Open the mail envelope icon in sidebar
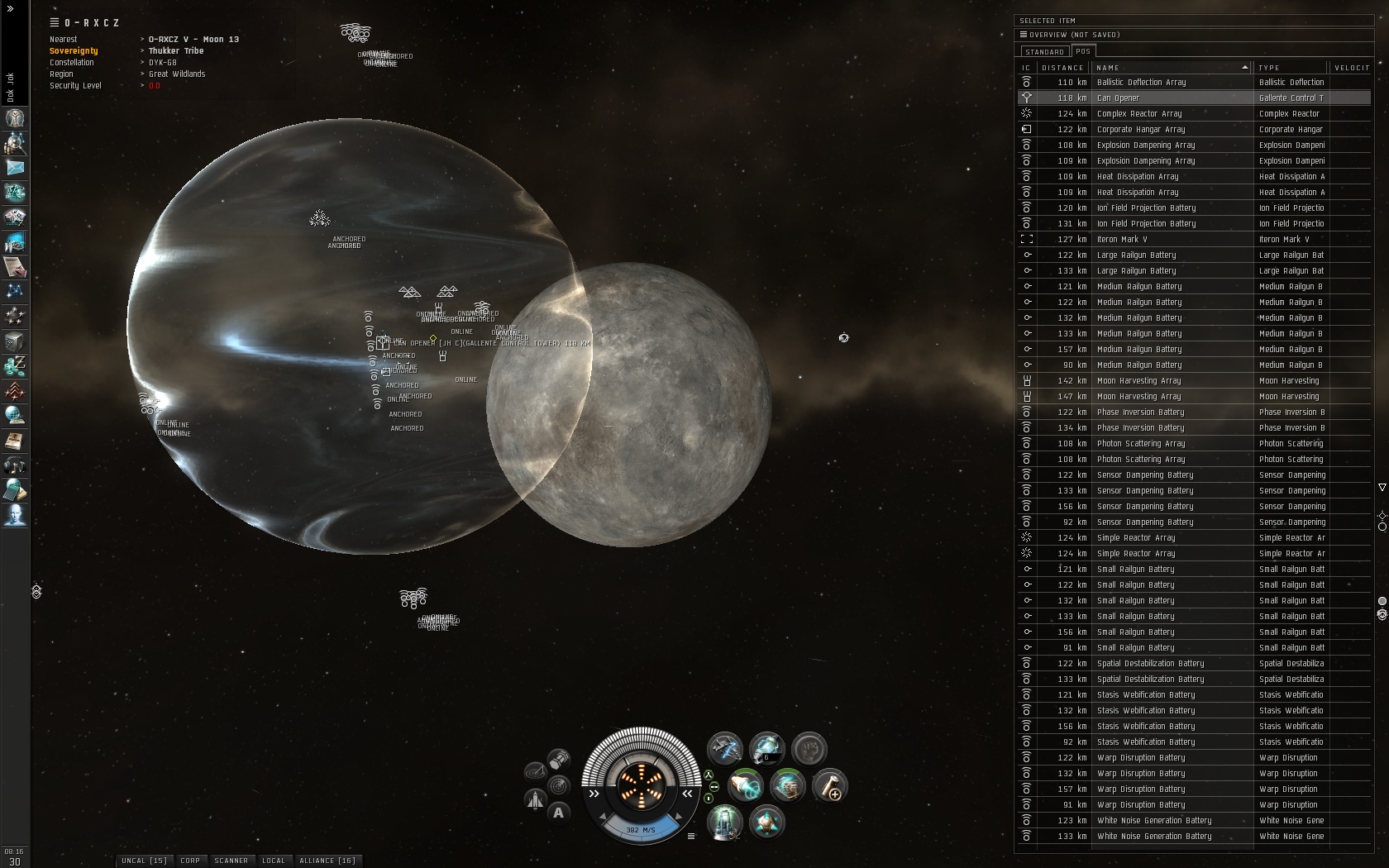The width and height of the screenshot is (1389, 868). pos(15,168)
